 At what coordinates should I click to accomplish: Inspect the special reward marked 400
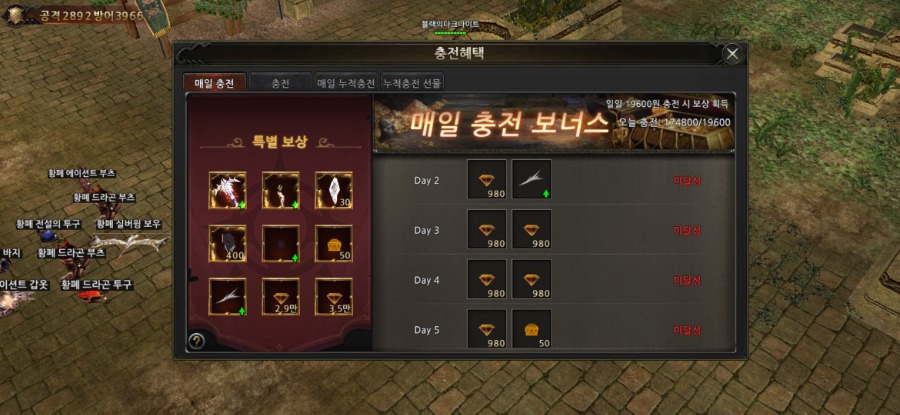coord(228,243)
